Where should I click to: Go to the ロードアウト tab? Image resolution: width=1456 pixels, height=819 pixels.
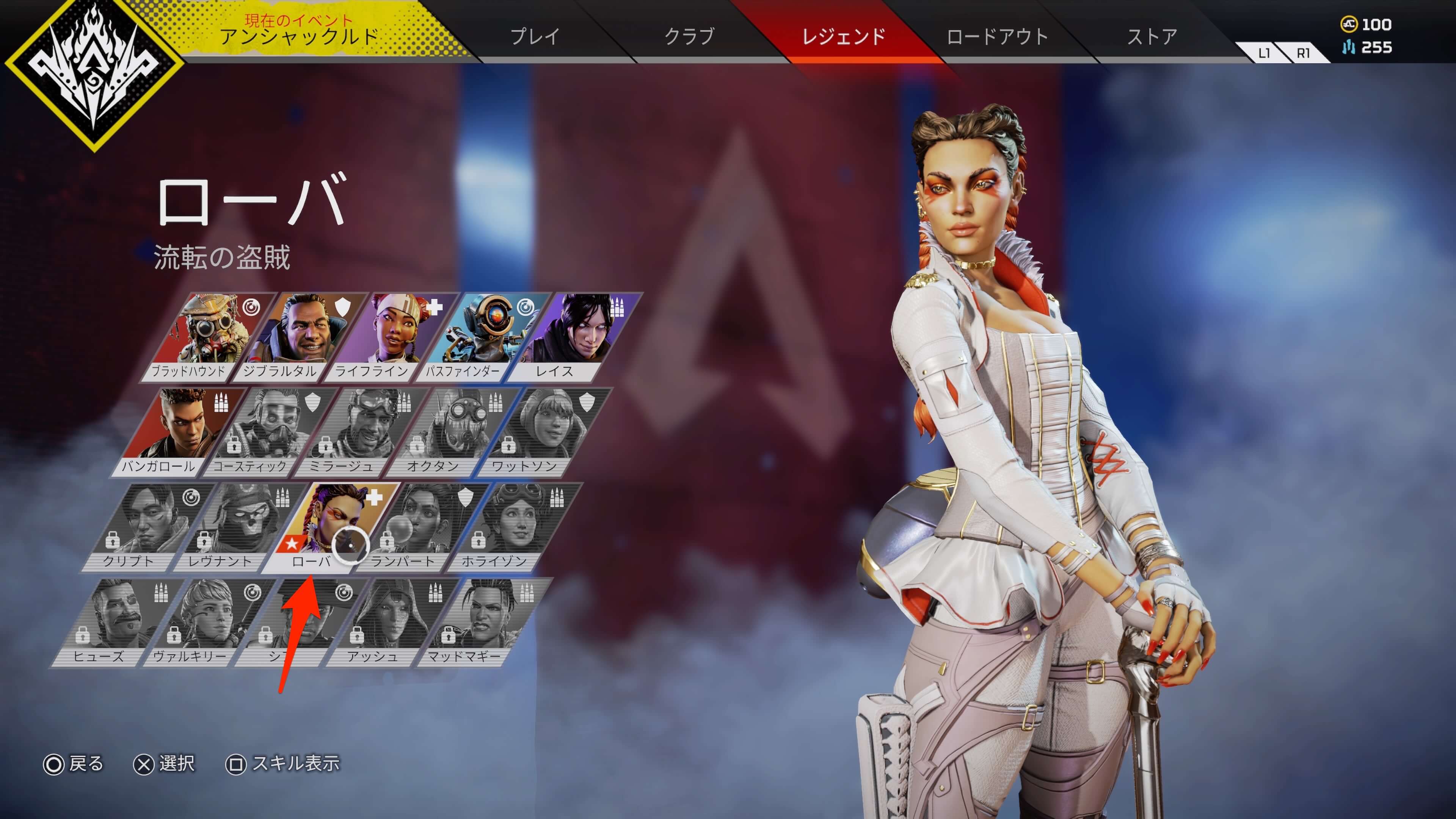tap(998, 37)
